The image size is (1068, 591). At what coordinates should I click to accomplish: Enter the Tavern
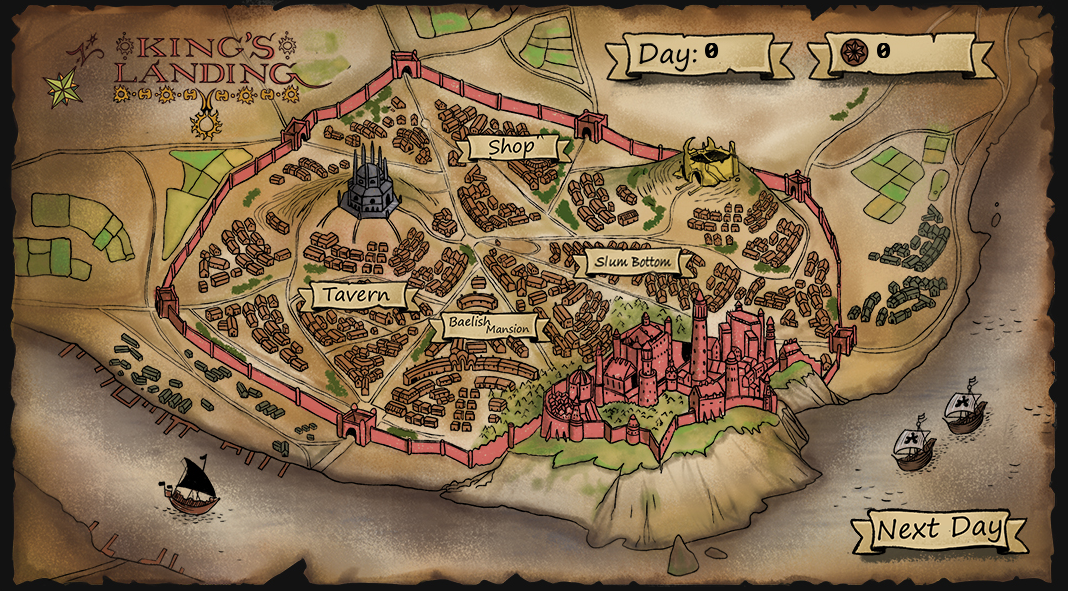coord(357,295)
